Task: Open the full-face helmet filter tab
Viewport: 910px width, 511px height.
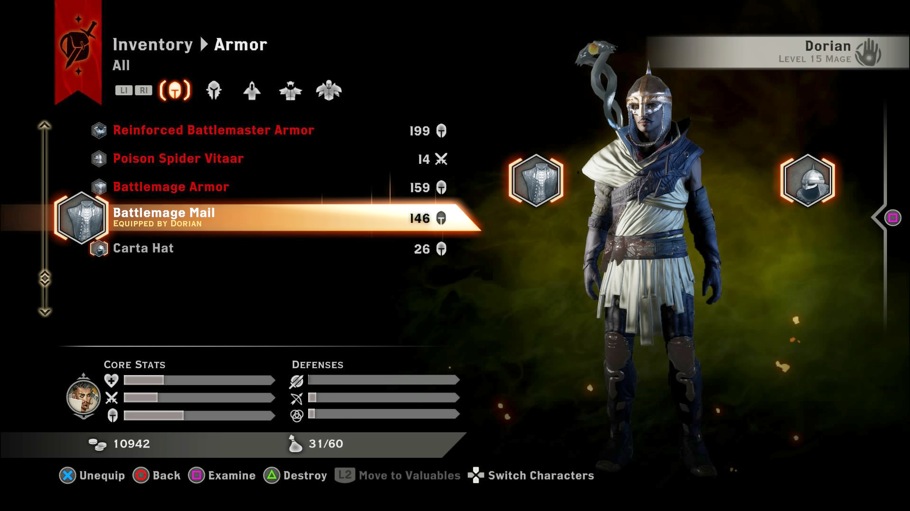Action: 213,91
